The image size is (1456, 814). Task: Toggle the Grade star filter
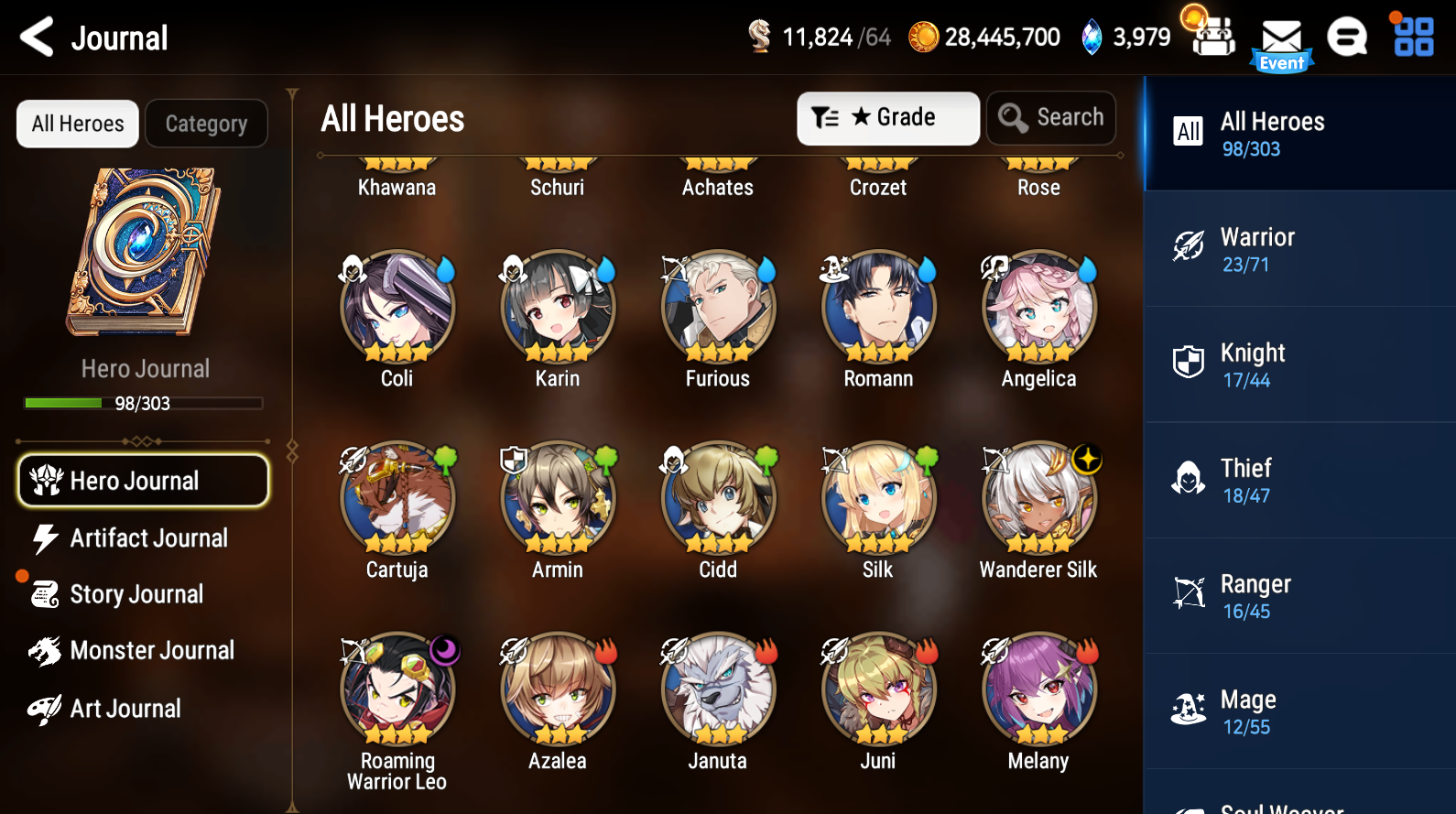pos(886,117)
